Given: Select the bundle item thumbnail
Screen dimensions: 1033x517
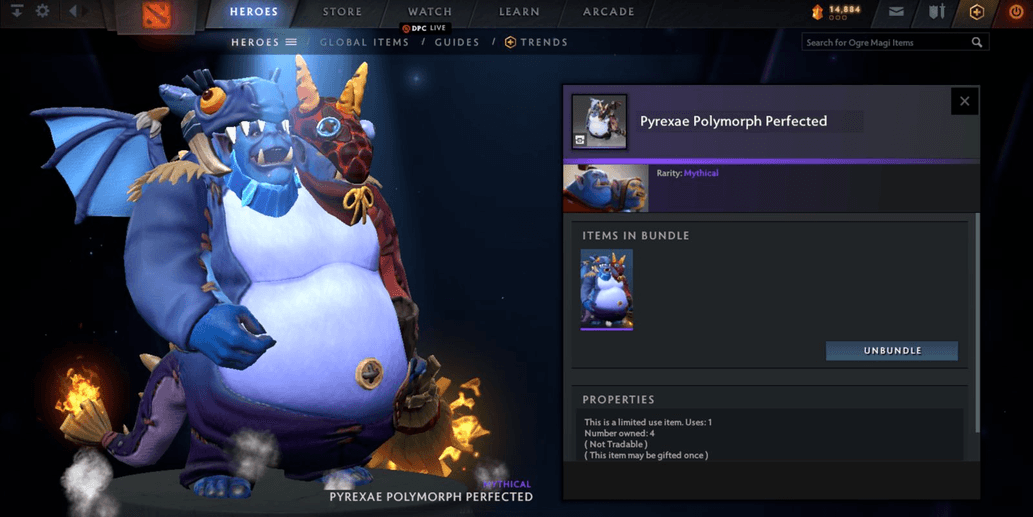Looking at the screenshot, I should 606,289.
